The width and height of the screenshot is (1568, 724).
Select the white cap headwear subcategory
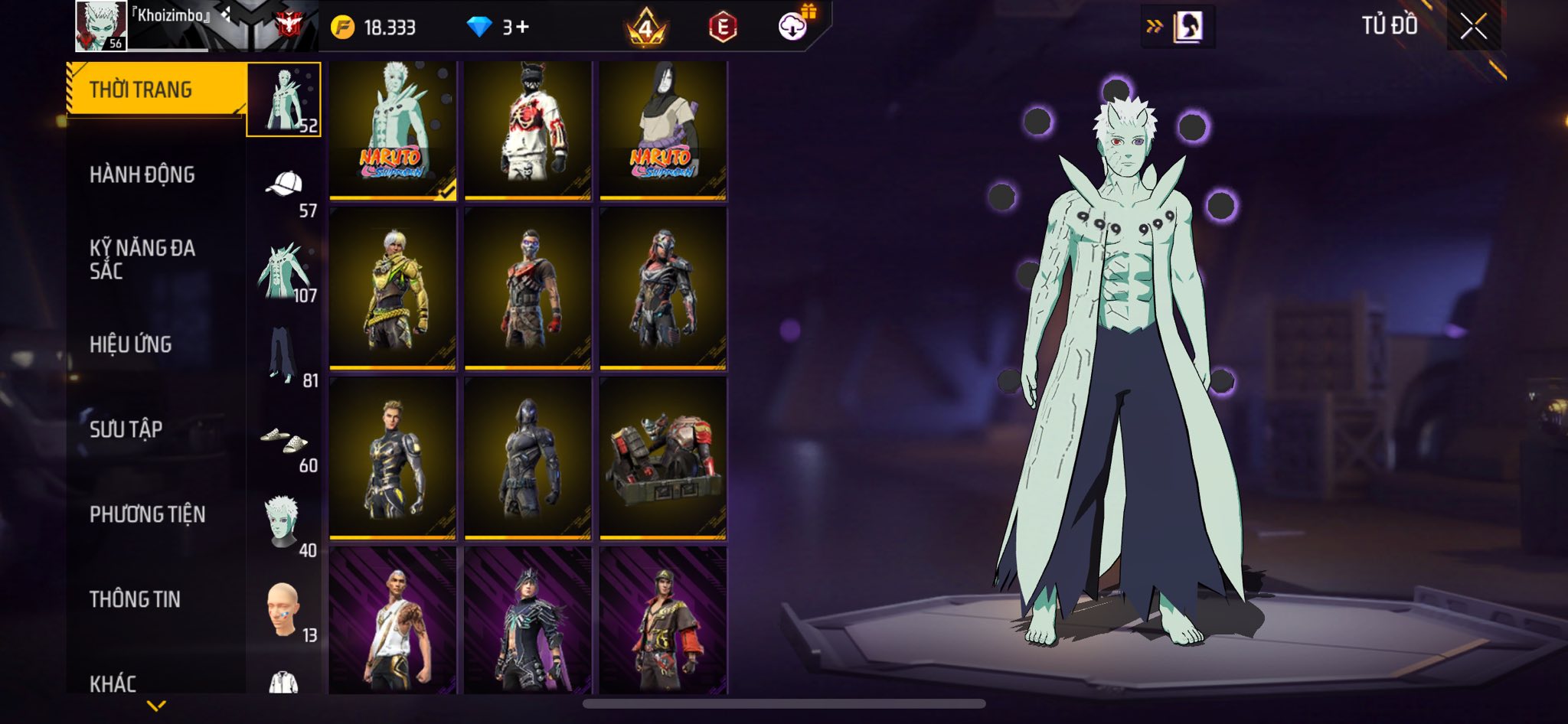coord(284,184)
